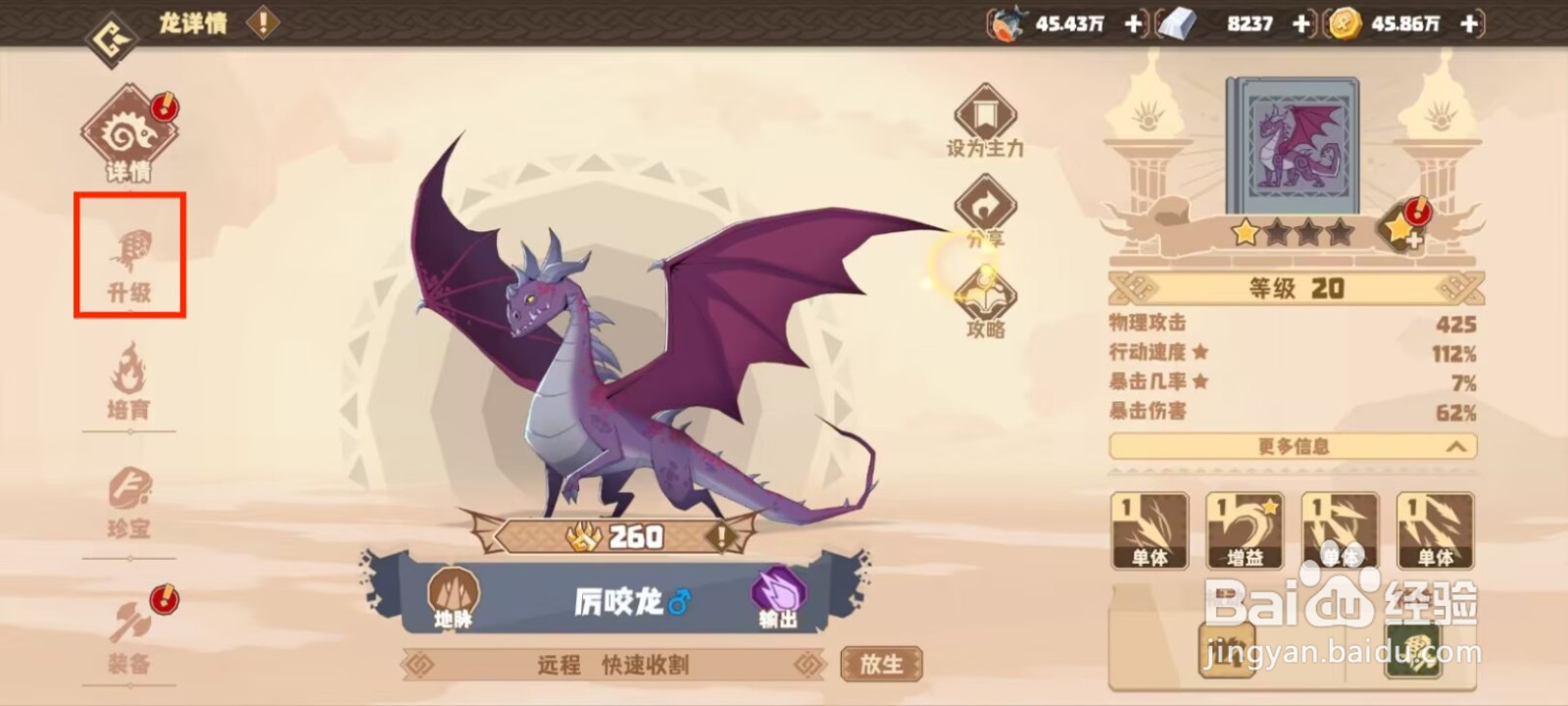Tap the exclamation badge beside 龙详情 title
This screenshot has width=1568, height=706.
[x=261, y=24]
